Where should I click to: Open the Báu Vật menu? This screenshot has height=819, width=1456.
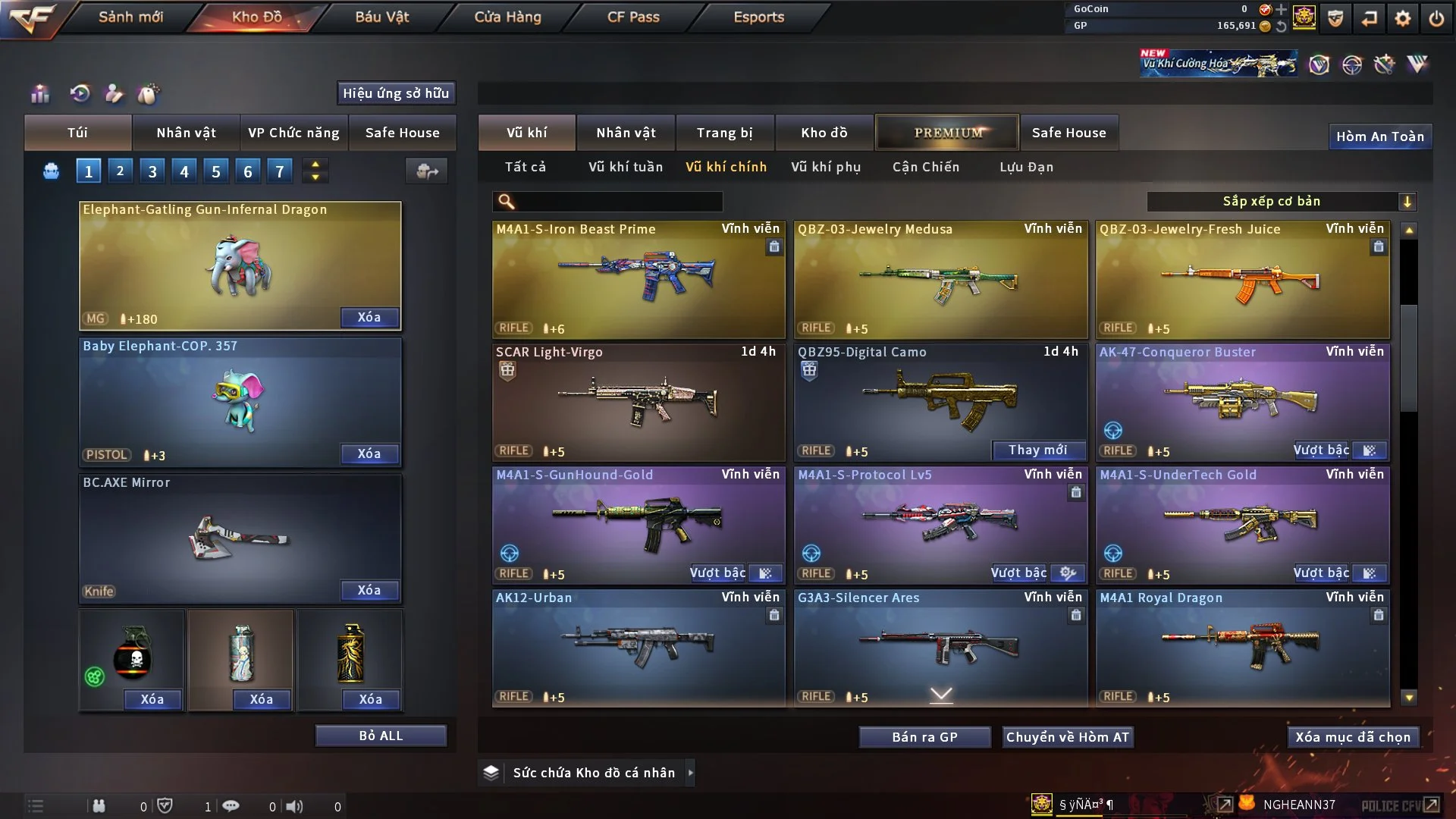(x=381, y=17)
